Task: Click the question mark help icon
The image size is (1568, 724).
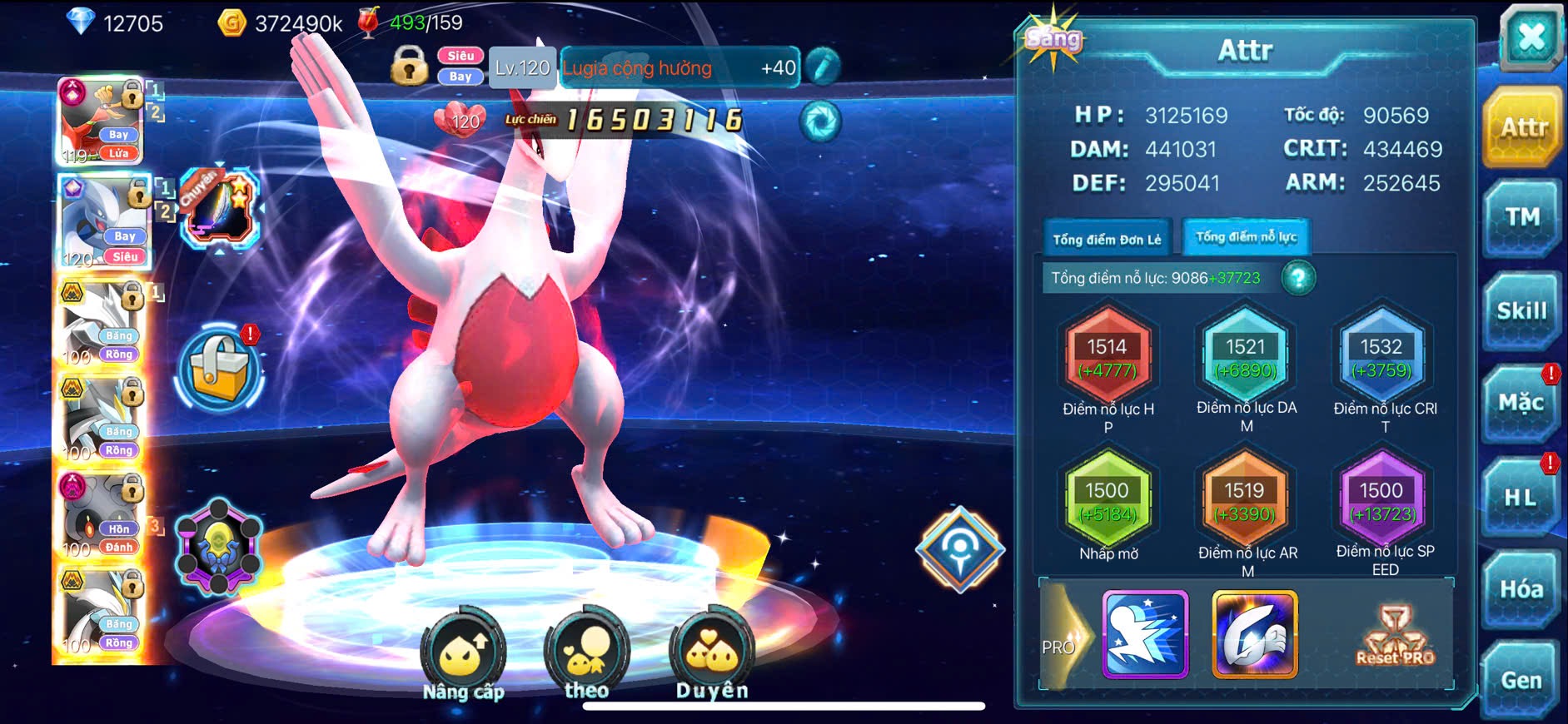Action: coord(1298,278)
